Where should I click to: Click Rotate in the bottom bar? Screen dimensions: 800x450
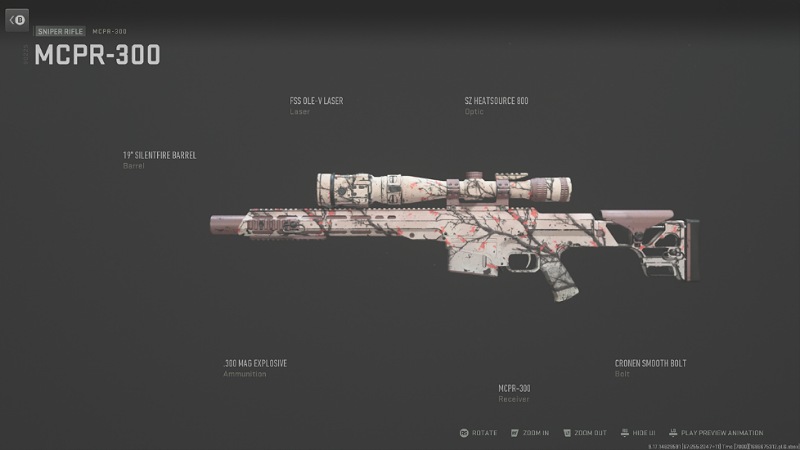click(479, 433)
